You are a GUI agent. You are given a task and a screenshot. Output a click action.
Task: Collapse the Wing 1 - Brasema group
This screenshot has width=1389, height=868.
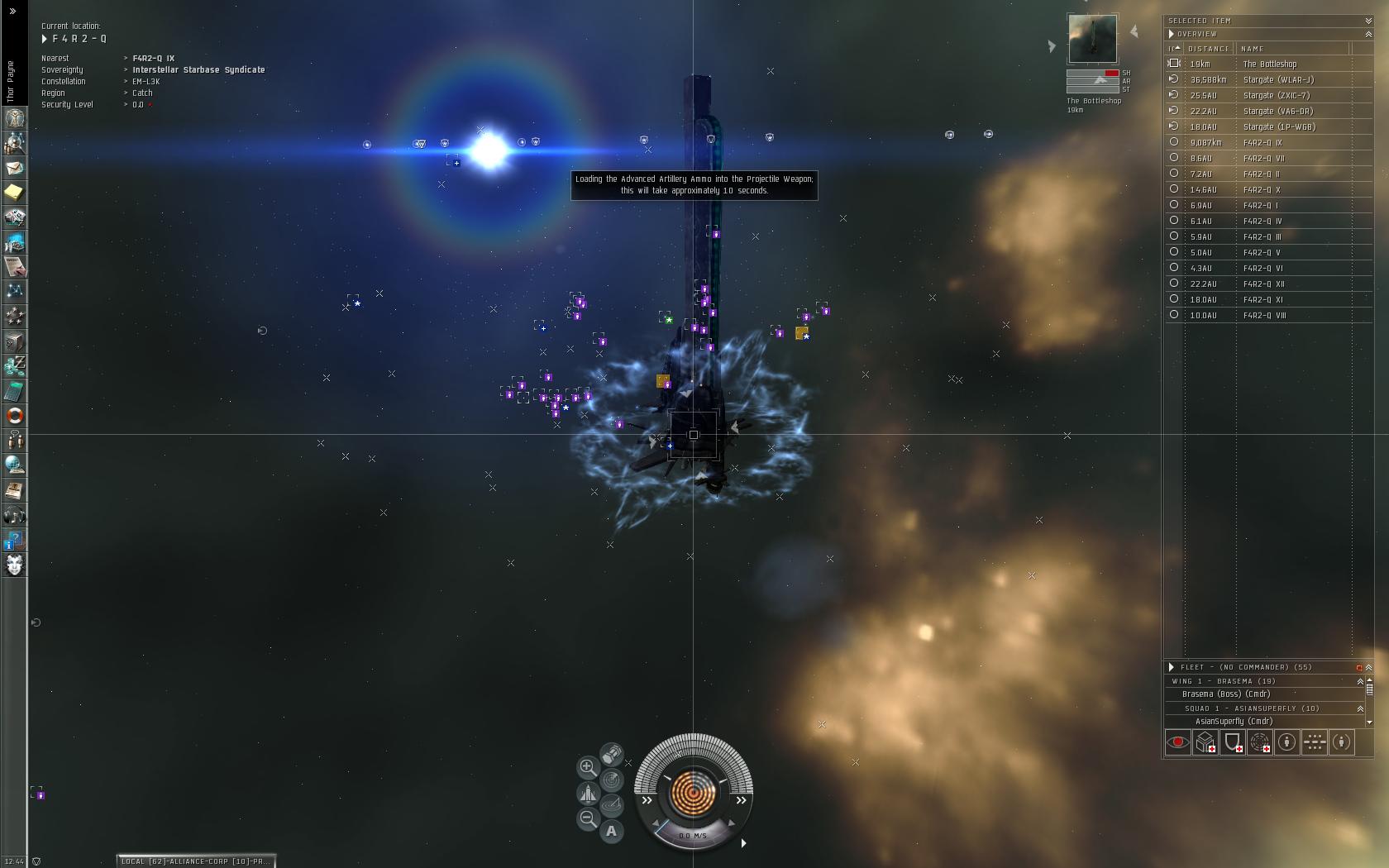(x=1360, y=681)
